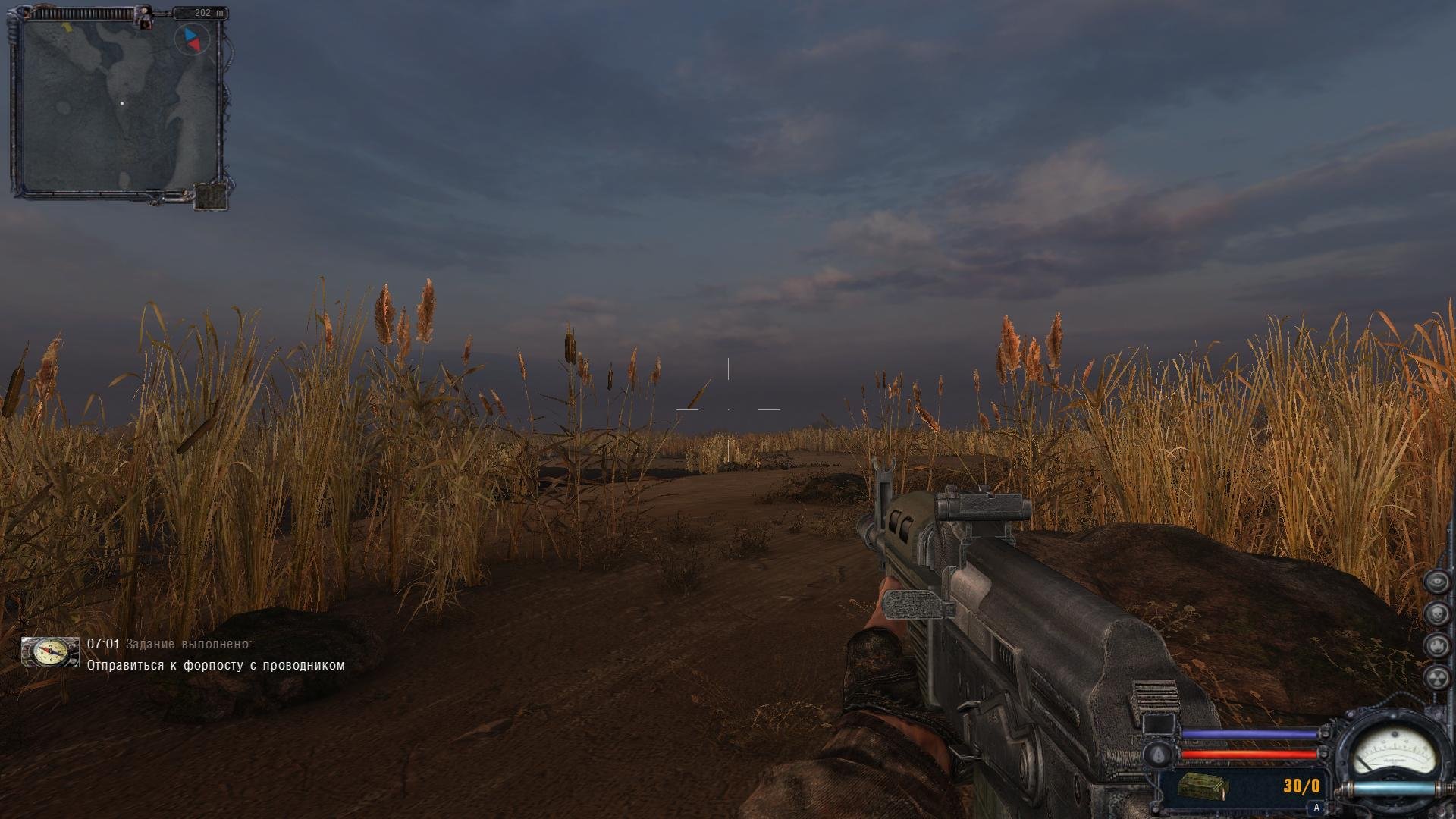This screenshot has width=1456, height=819.
Task: Toggle the fire mode 'A' indicator
Action: [1316, 808]
